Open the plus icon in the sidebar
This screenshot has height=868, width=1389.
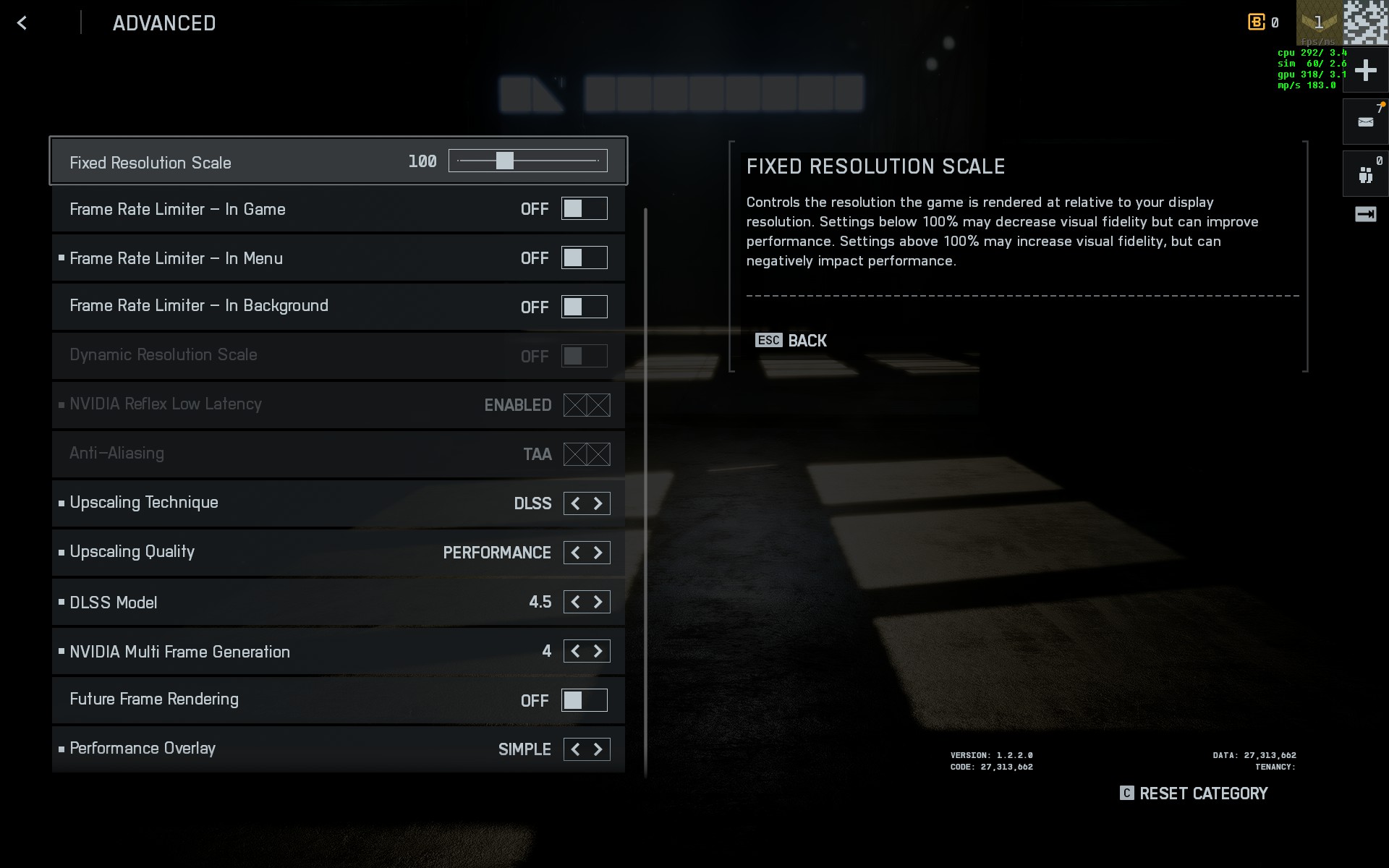point(1365,70)
